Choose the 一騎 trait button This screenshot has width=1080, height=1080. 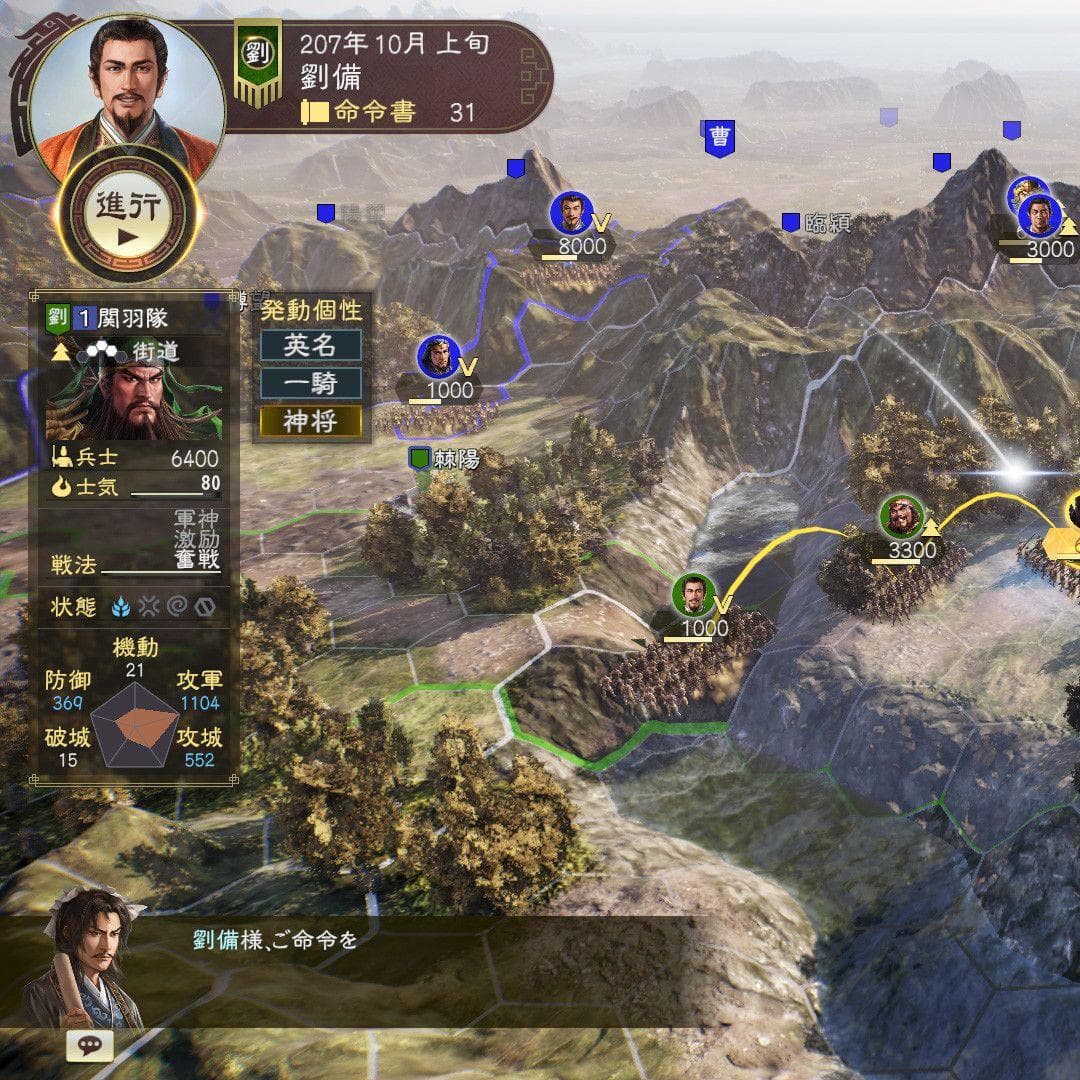[310, 383]
